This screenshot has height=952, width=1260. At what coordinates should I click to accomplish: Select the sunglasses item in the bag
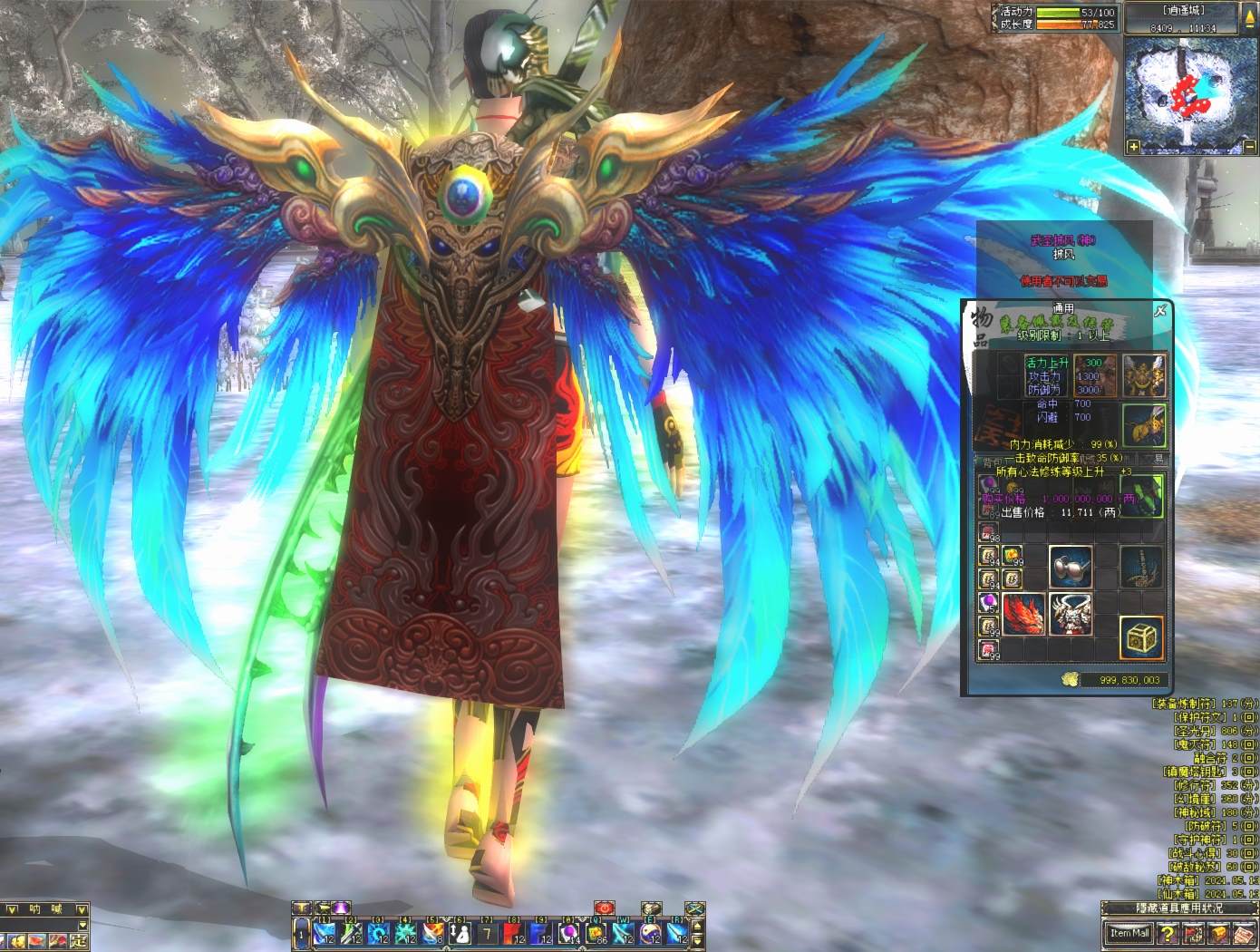[x=1070, y=567]
